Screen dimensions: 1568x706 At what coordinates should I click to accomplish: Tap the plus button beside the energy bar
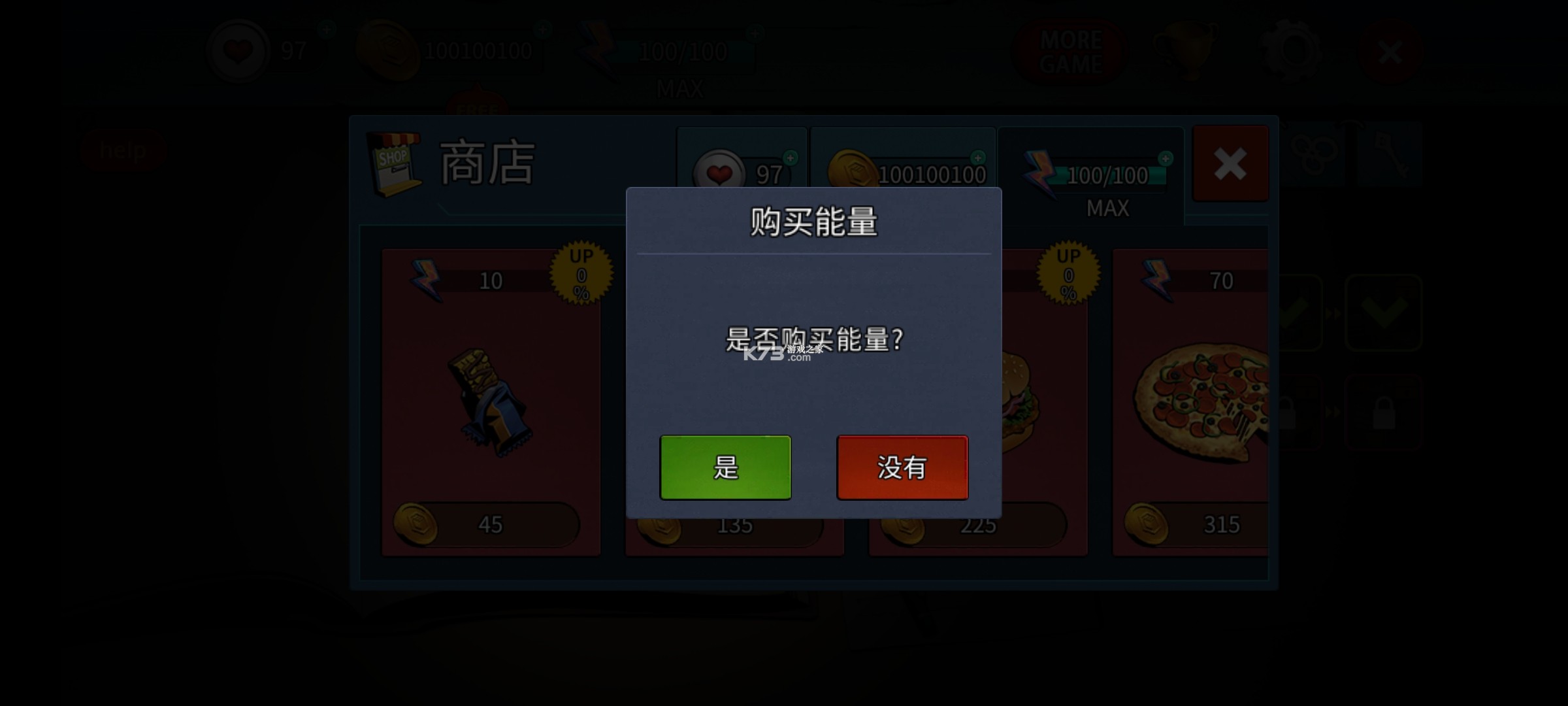click(1166, 159)
